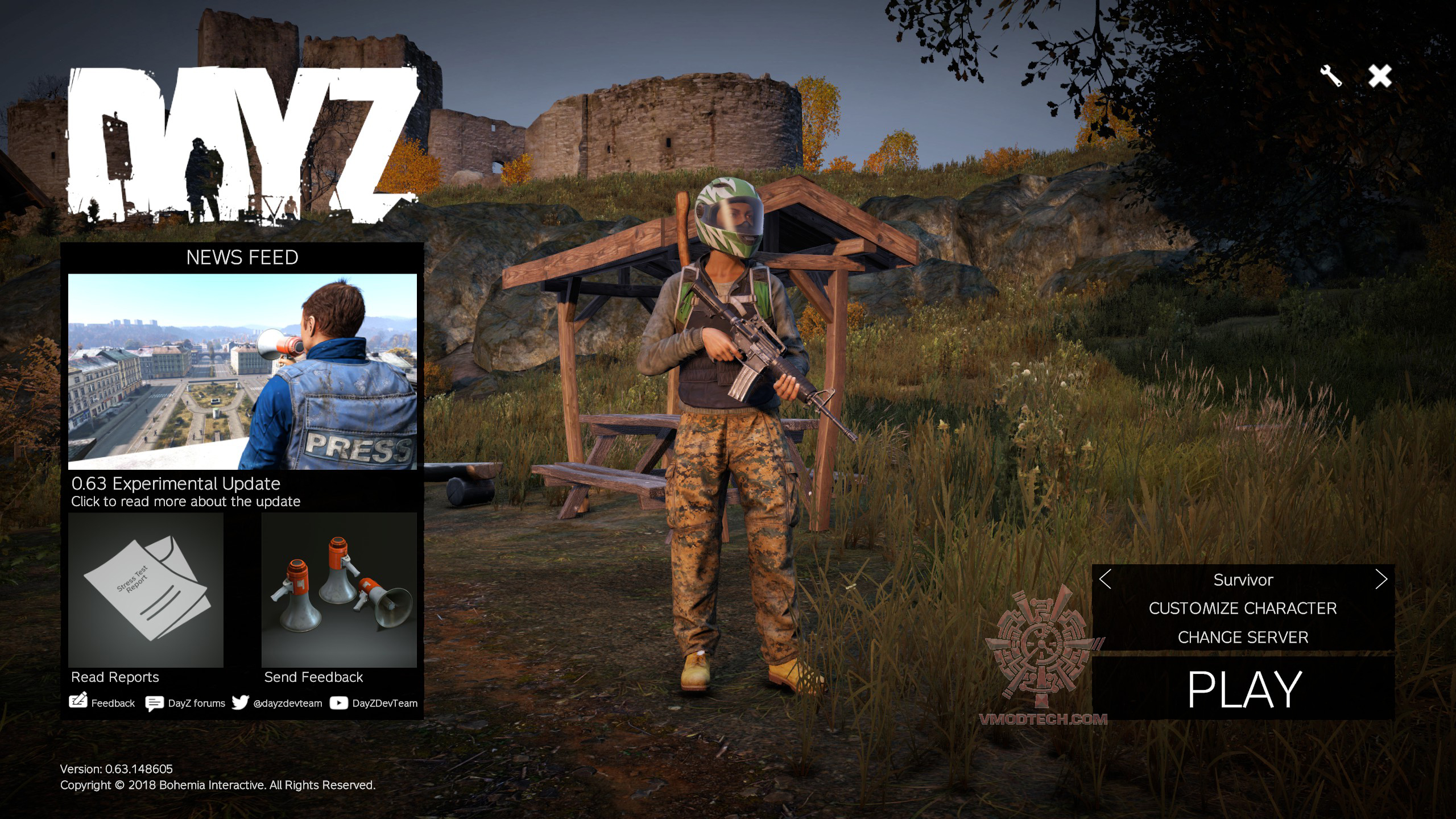Click the Read Reports thumbnail
Screen dimensions: 1456x819
[x=146, y=590]
